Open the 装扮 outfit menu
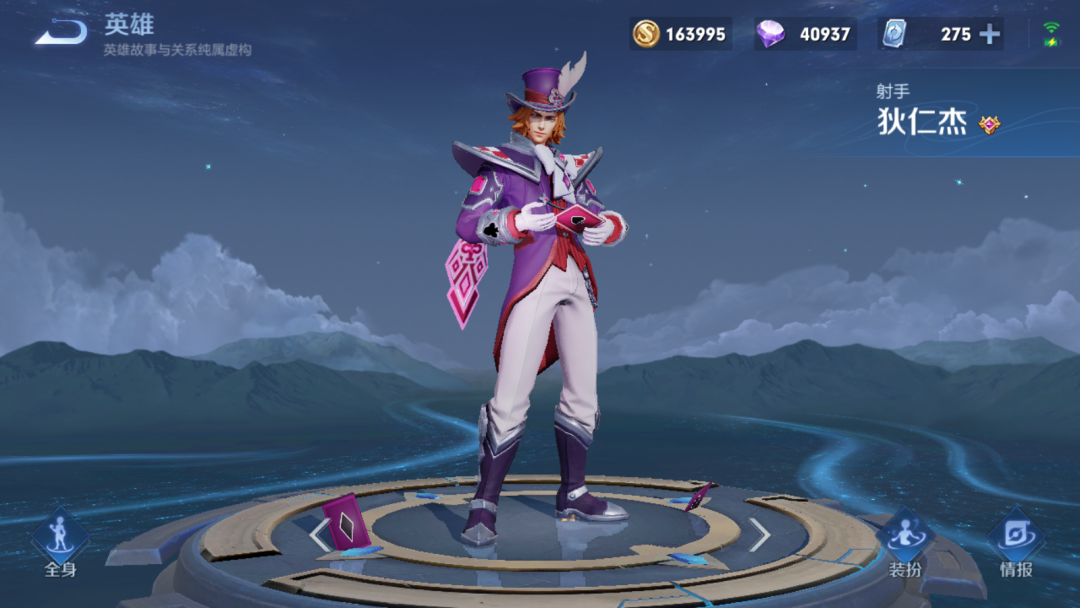Screen dimensions: 1080x608 pos(905,545)
